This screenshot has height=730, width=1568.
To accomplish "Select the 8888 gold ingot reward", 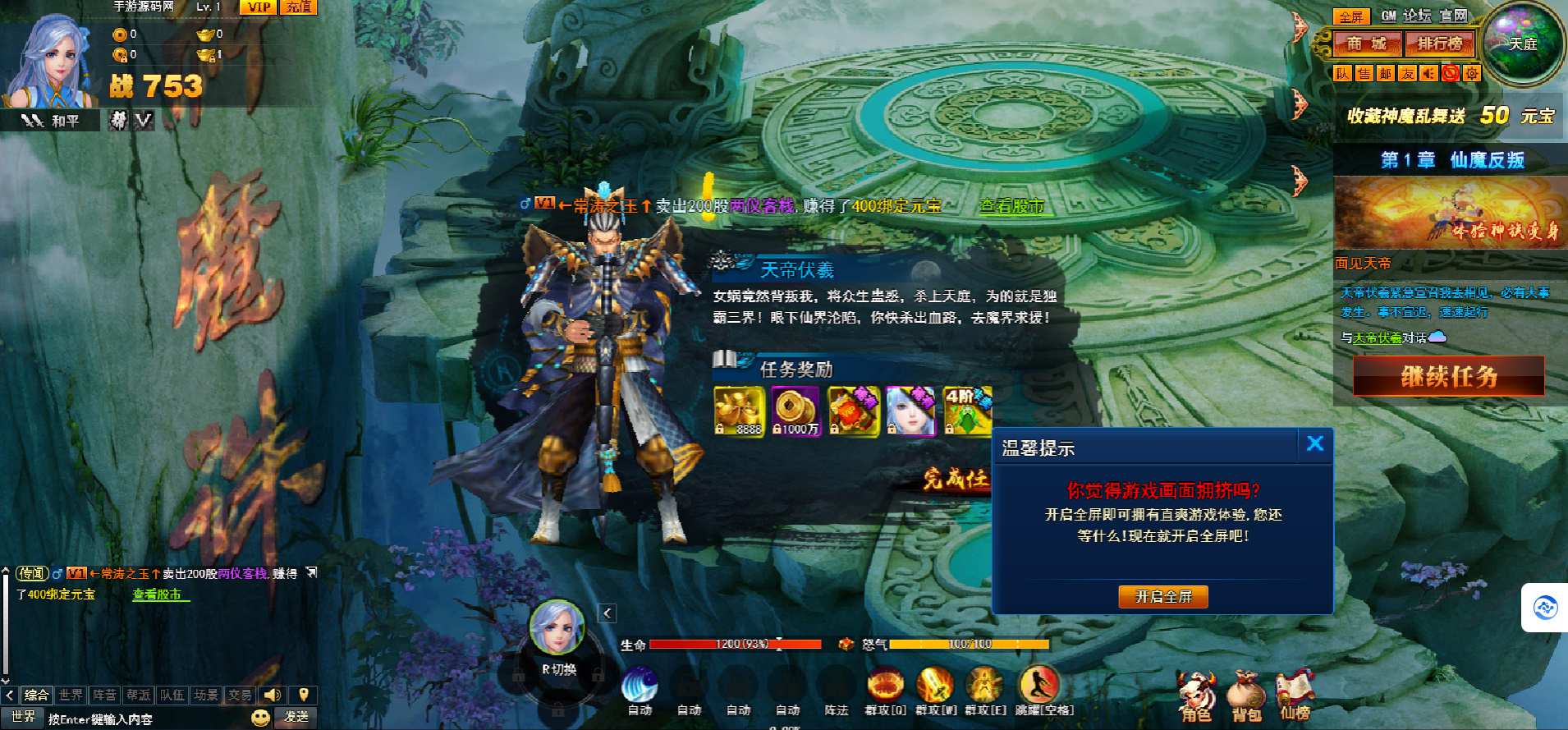I will point(738,410).
